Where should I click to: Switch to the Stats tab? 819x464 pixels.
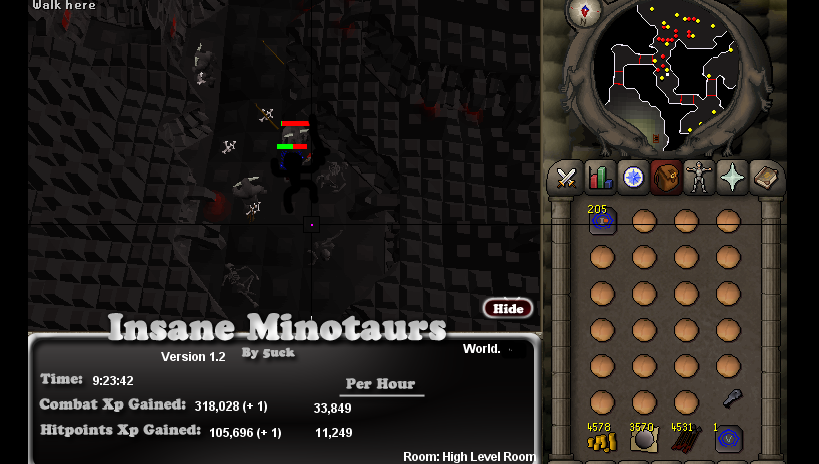click(600, 178)
